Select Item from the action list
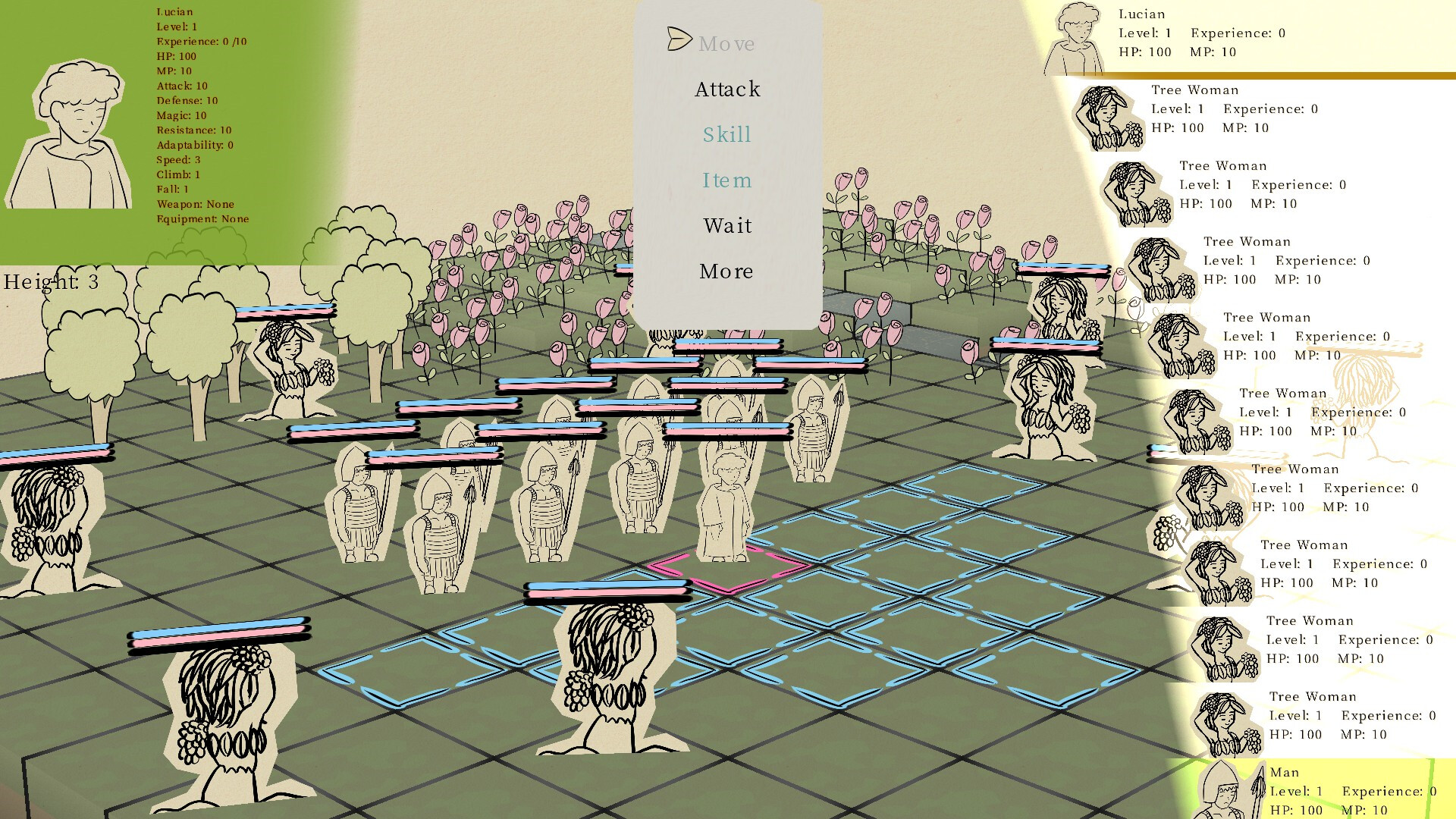 coord(726,180)
